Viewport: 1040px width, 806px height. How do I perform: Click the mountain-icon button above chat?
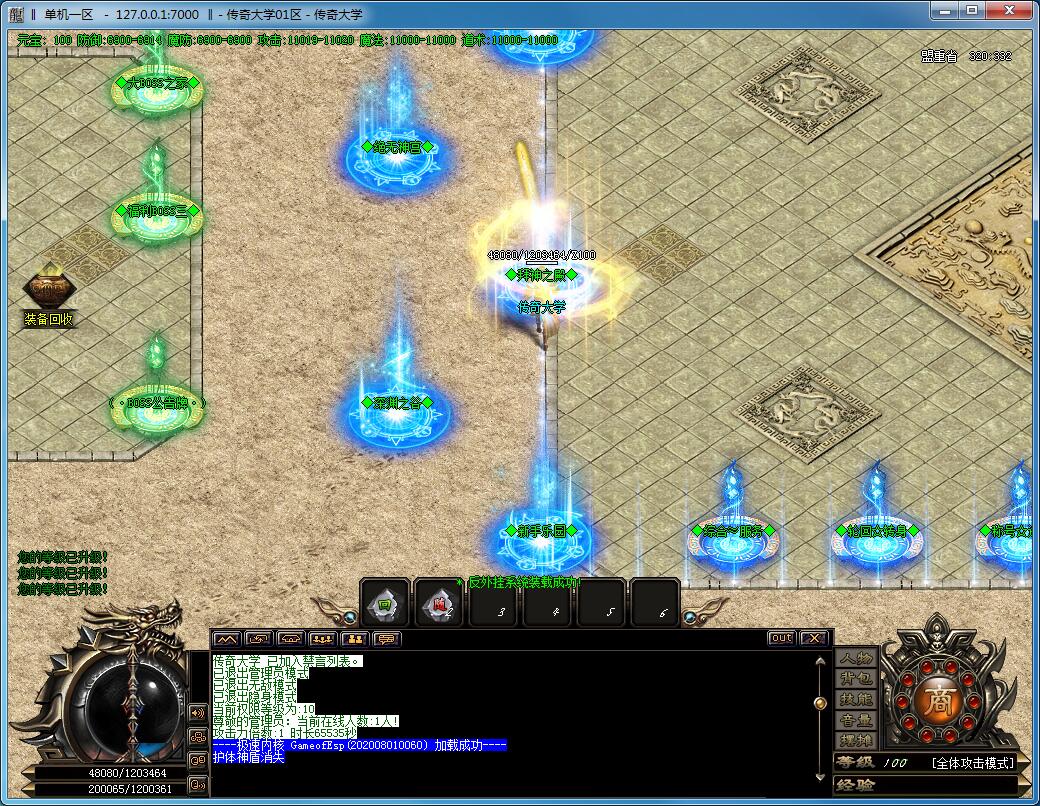[227, 639]
